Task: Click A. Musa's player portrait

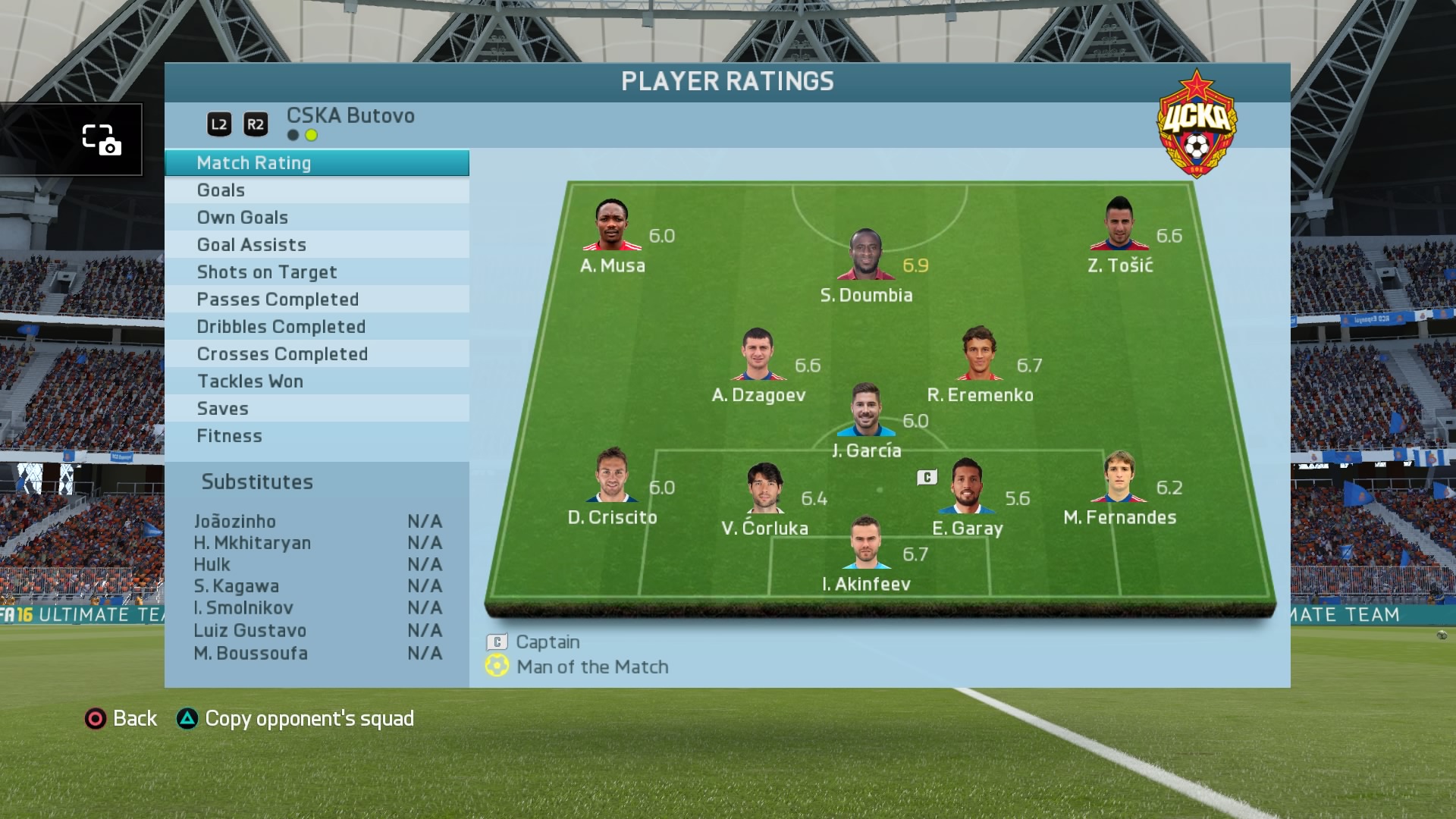Action: tap(611, 225)
